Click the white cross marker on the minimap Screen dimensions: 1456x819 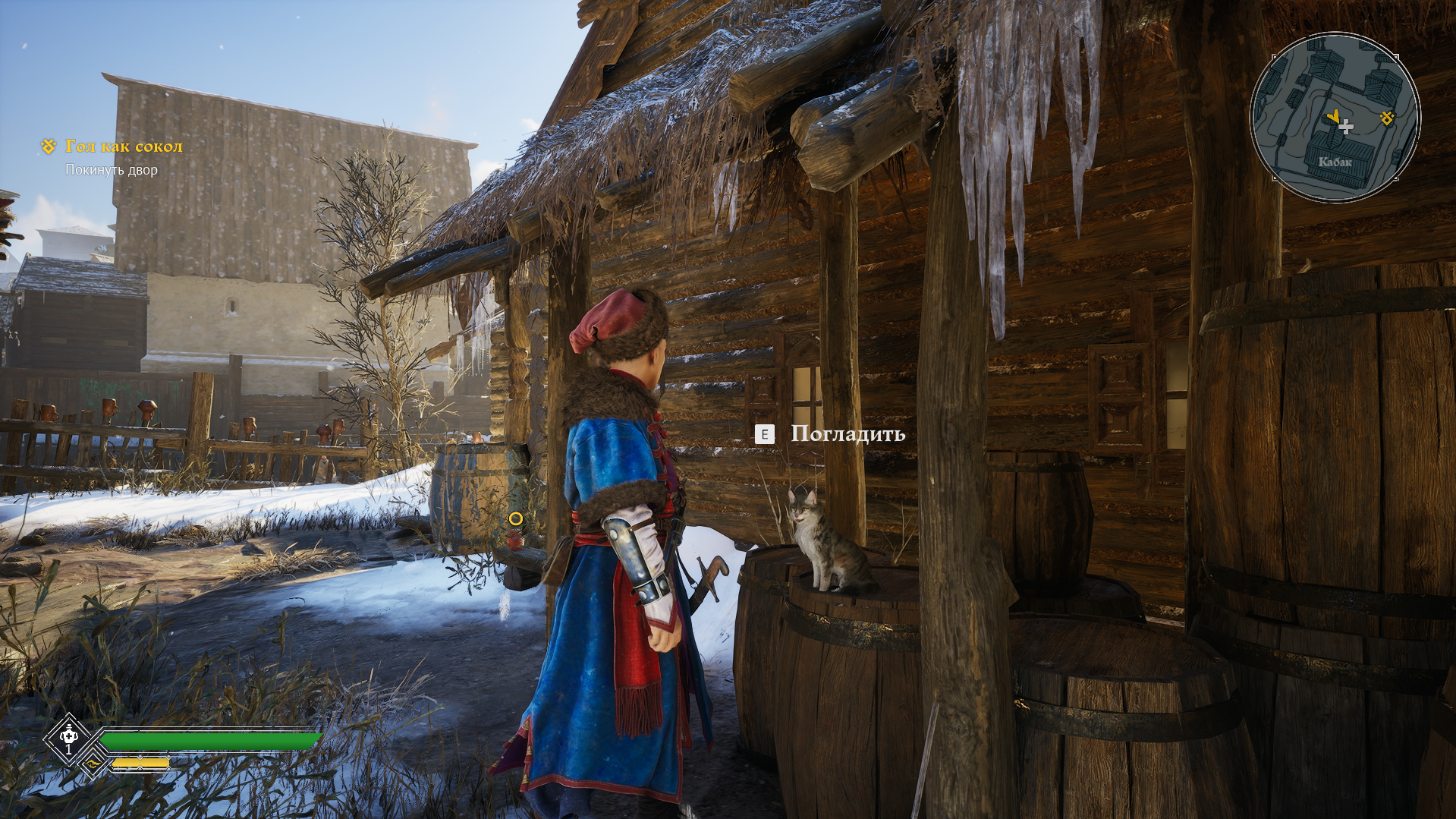(1346, 128)
